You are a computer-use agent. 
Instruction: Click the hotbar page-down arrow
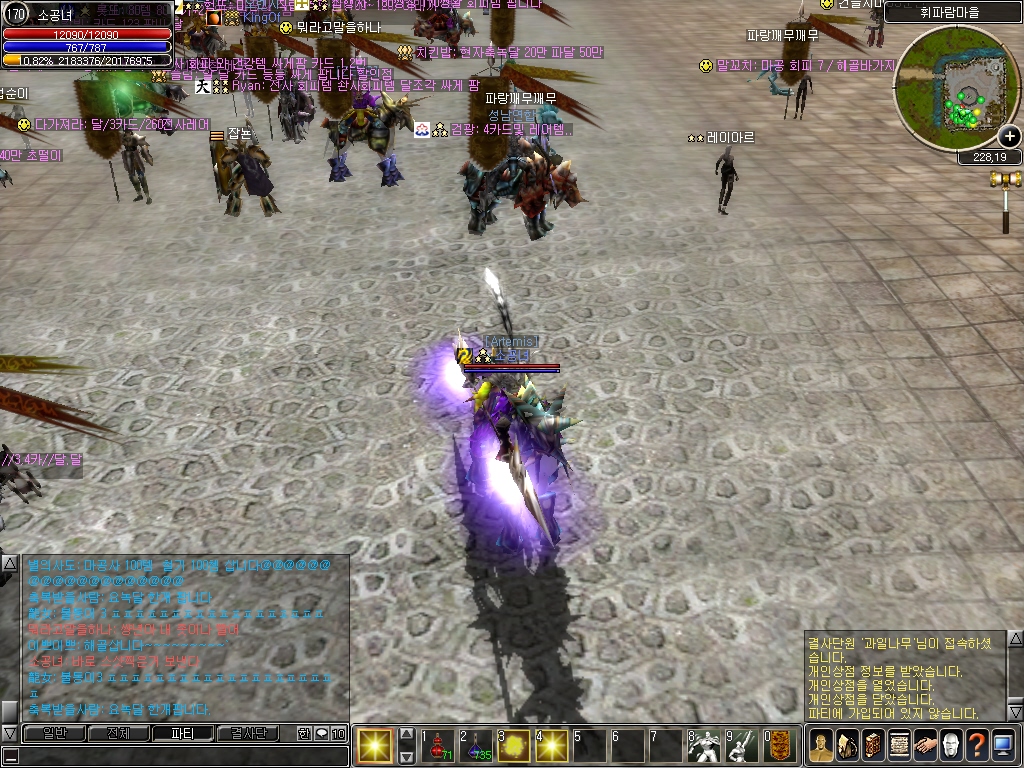407,756
